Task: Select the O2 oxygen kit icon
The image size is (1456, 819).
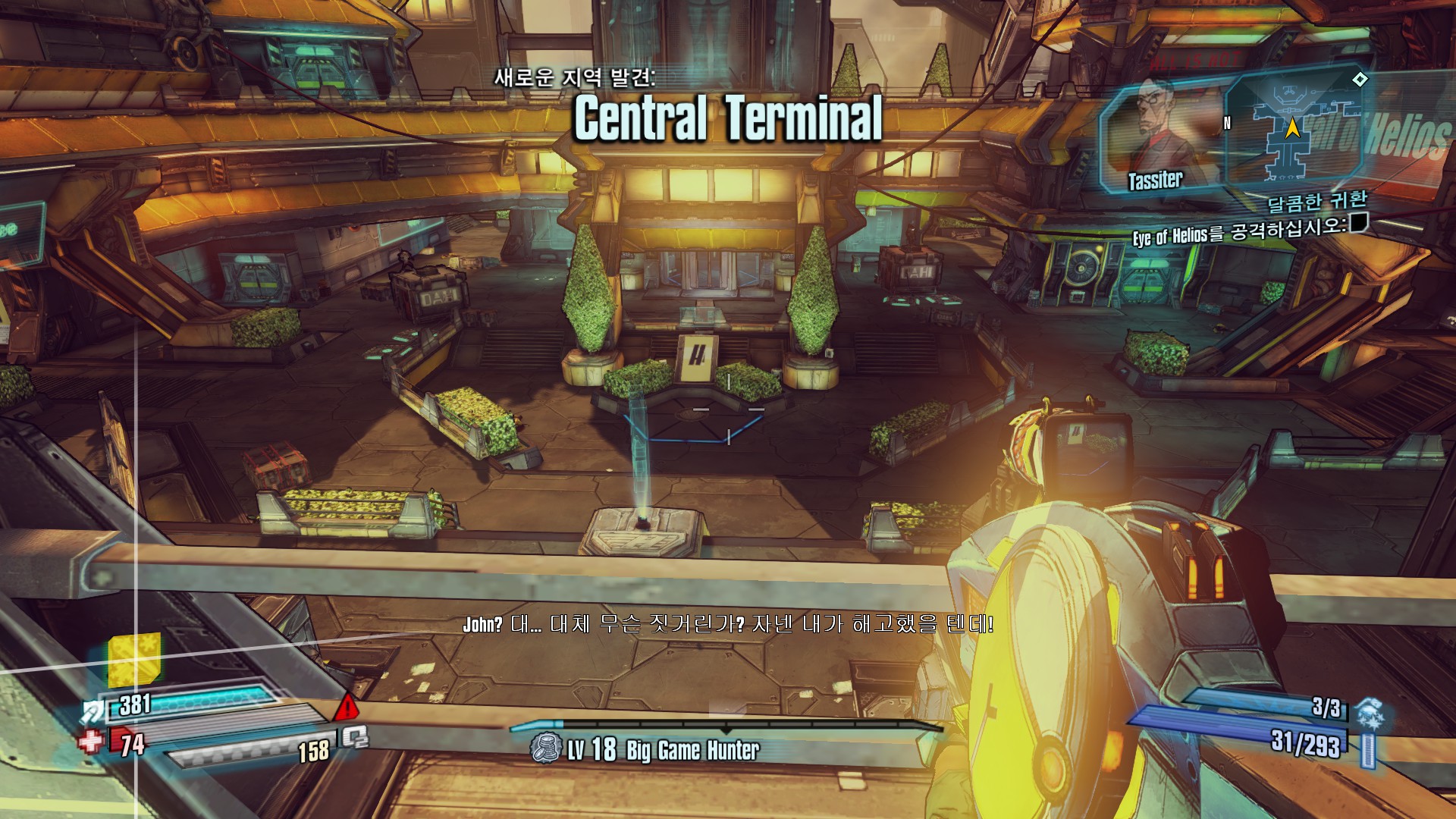Action: (x=354, y=736)
